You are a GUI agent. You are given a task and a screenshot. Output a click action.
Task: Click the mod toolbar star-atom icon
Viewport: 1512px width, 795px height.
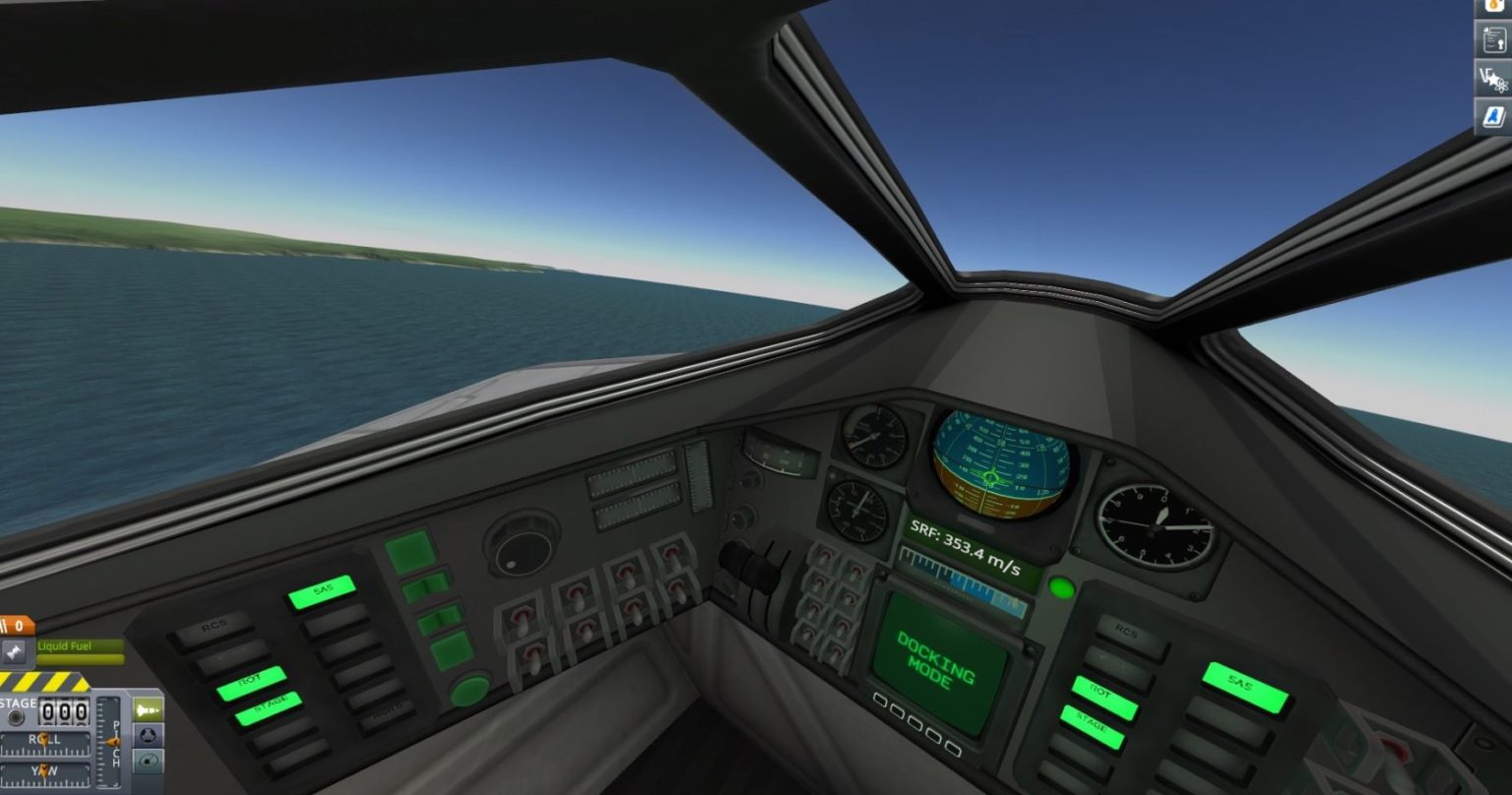(1494, 79)
